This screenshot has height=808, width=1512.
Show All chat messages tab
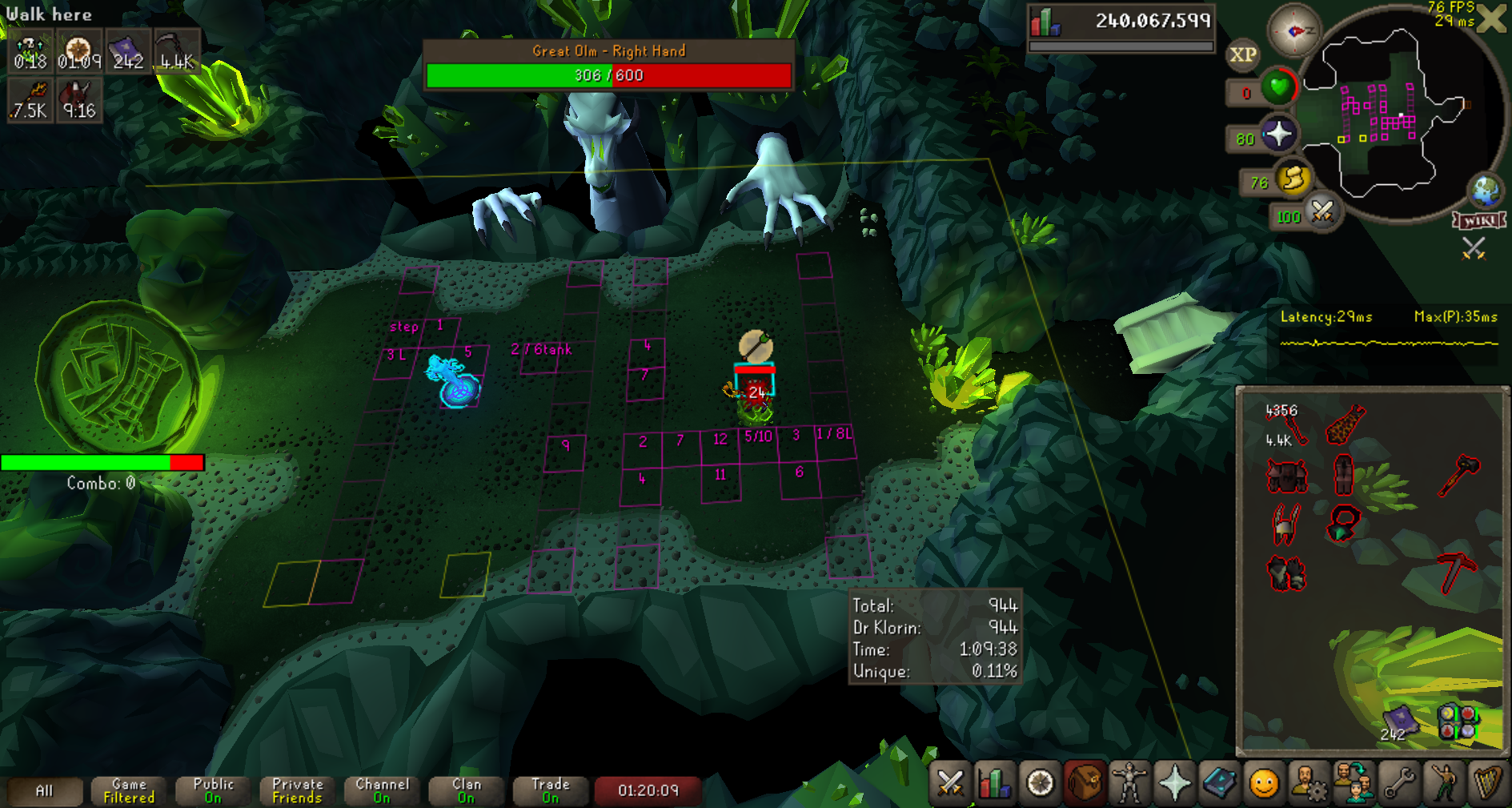[45, 790]
